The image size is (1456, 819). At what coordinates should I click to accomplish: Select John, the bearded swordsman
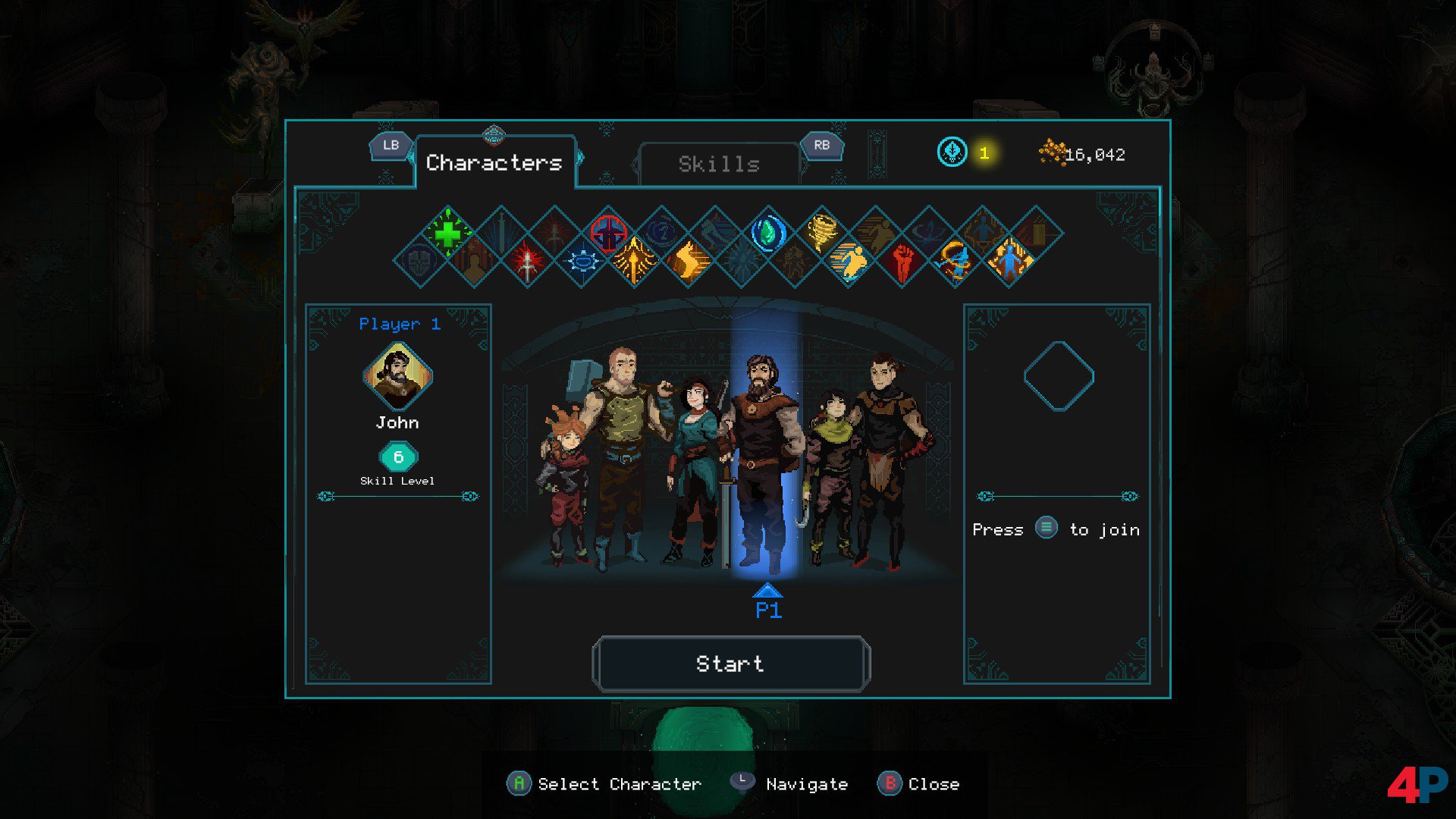(762, 455)
